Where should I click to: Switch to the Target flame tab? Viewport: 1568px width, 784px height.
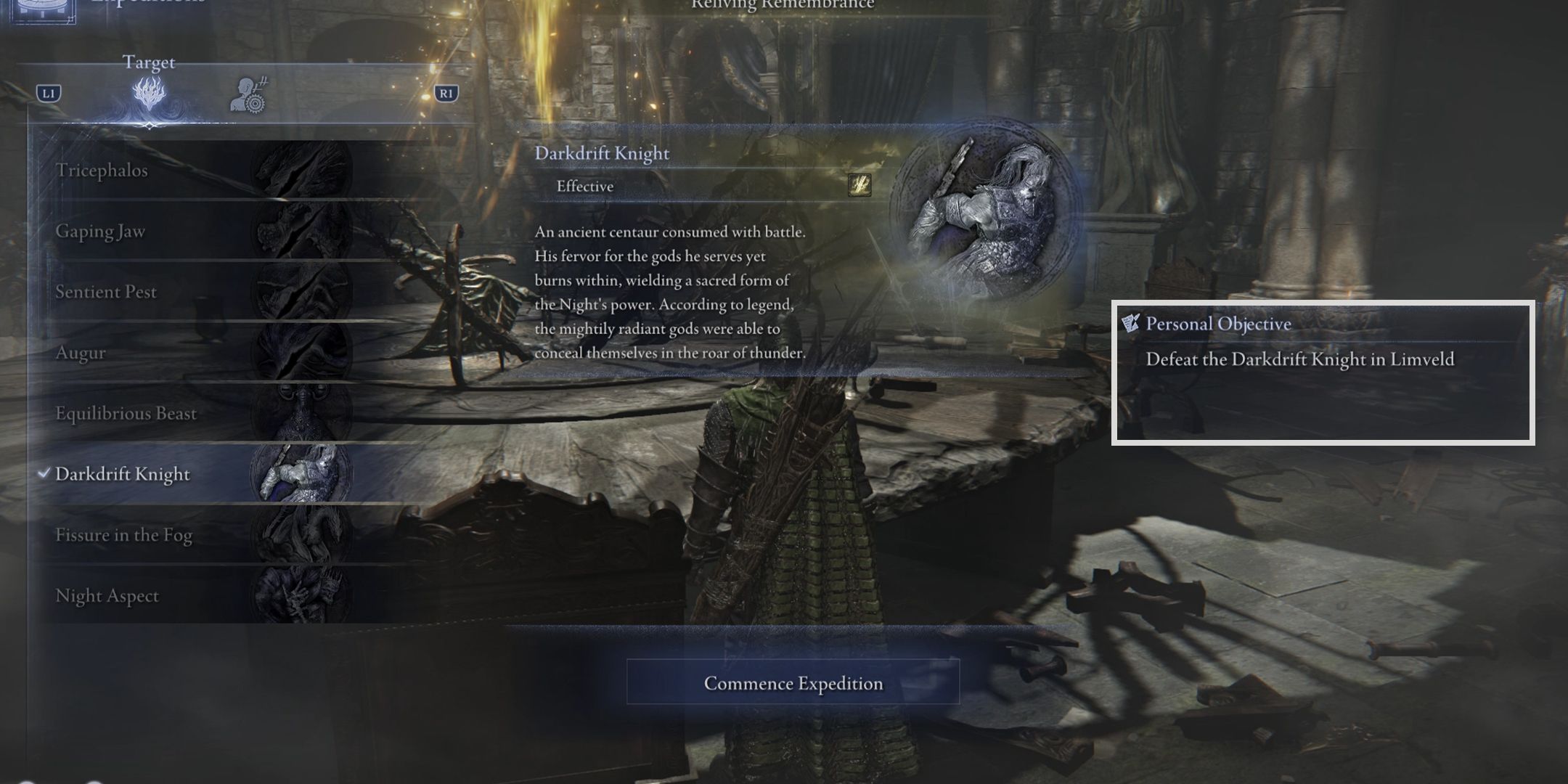point(149,94)
